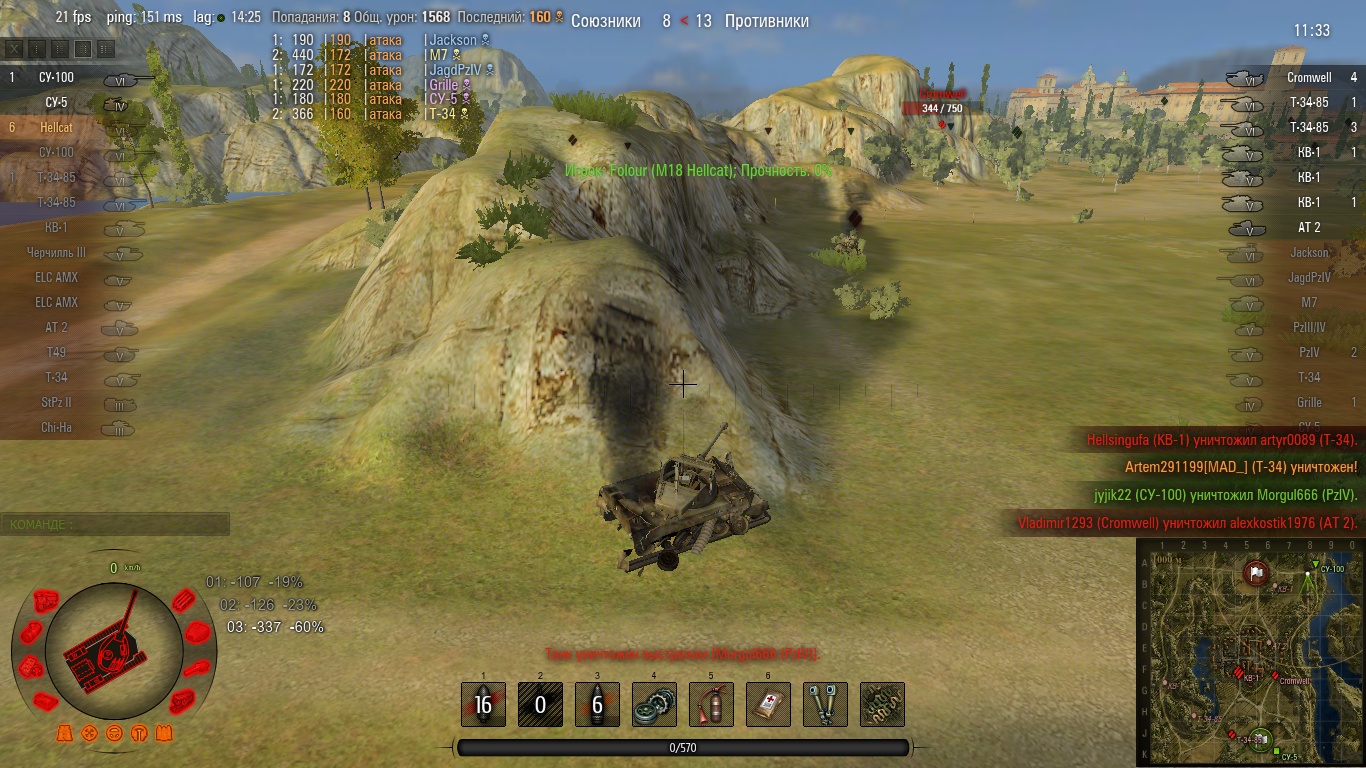The width and height of the screenshot is (1366, 768).
Task: Use the repair kit consumable
Action: 654,704
